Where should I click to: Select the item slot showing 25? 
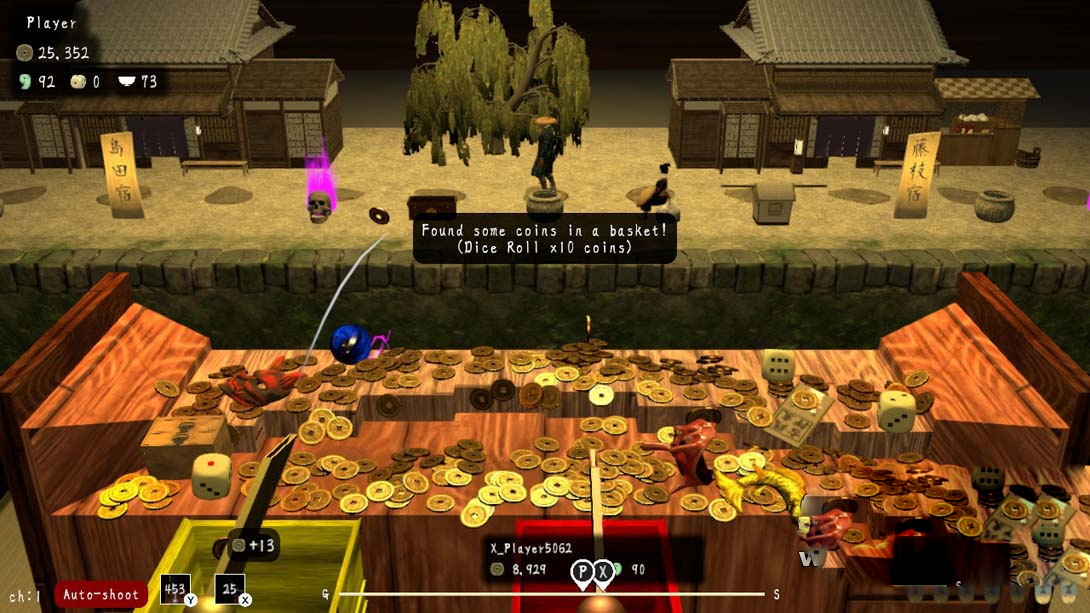point(229,589)
